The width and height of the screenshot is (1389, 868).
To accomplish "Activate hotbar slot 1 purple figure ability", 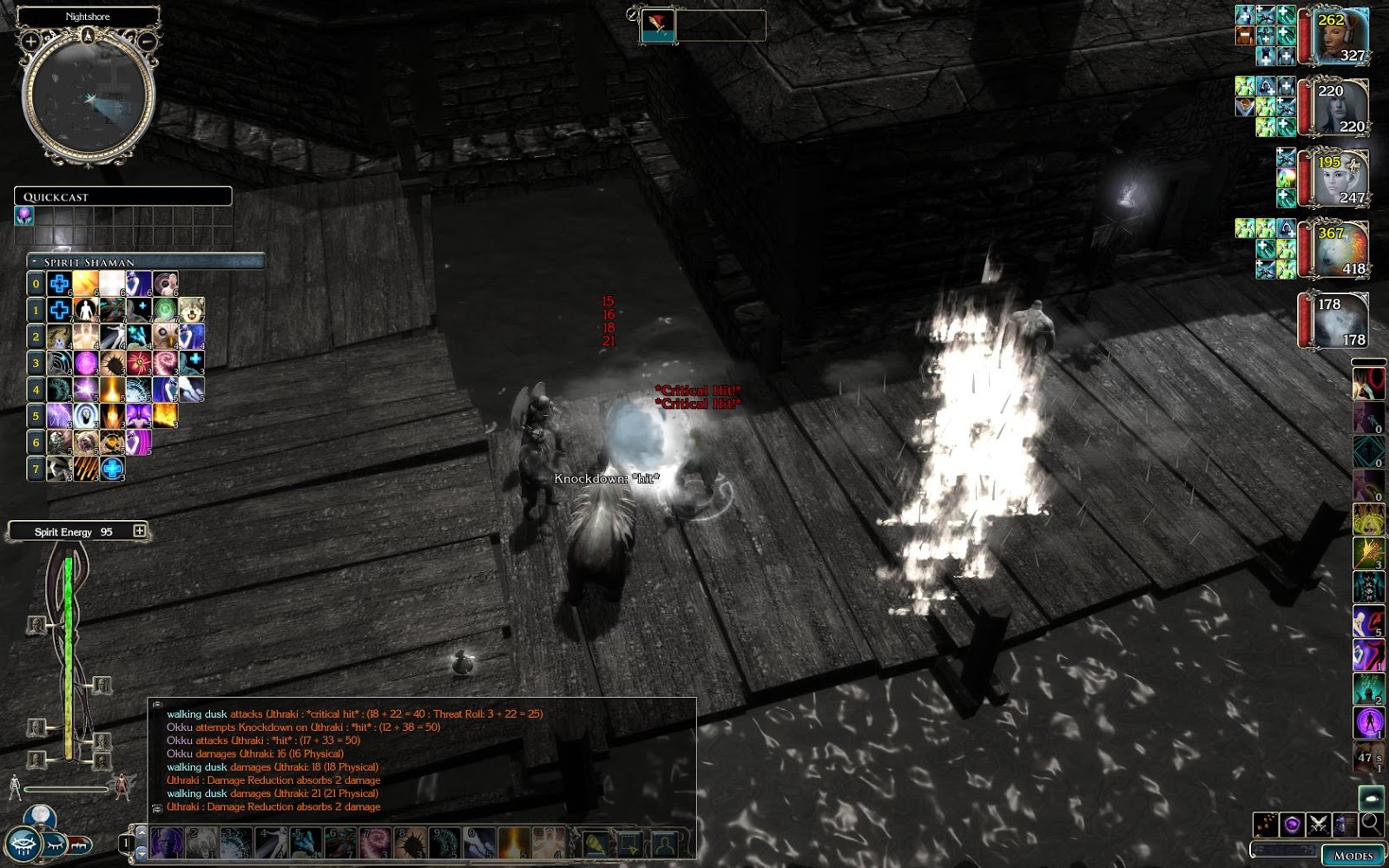I will (x=166, y=843).
